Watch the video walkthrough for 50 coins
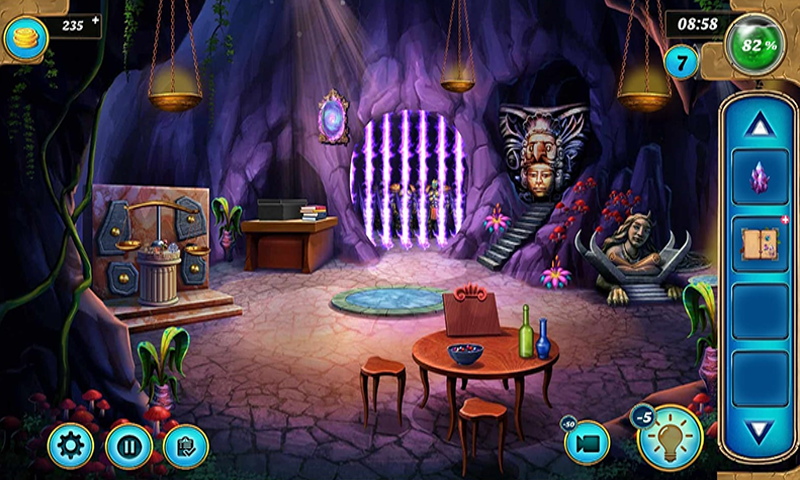 588,443
